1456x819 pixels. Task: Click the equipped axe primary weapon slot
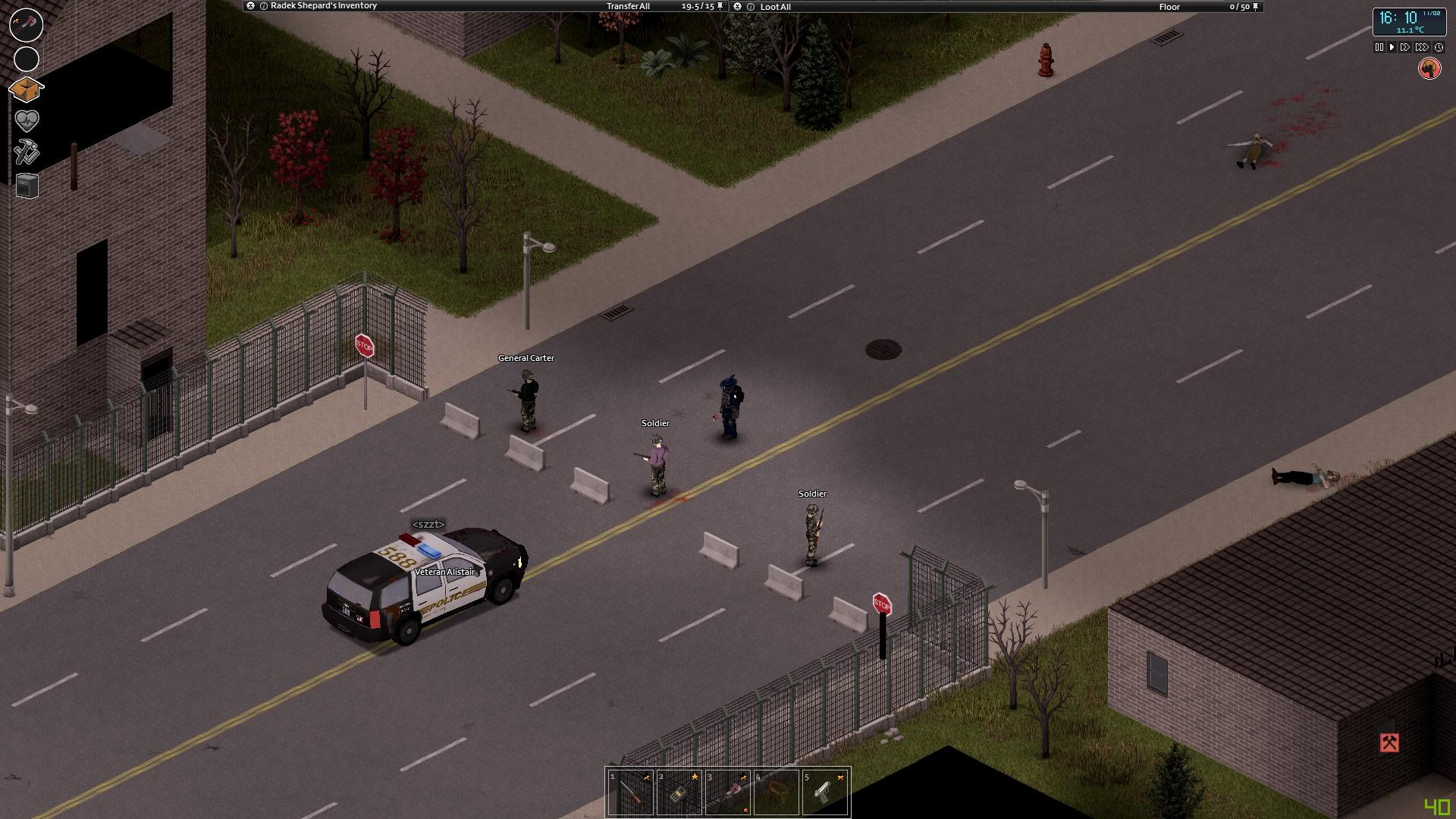26,25
